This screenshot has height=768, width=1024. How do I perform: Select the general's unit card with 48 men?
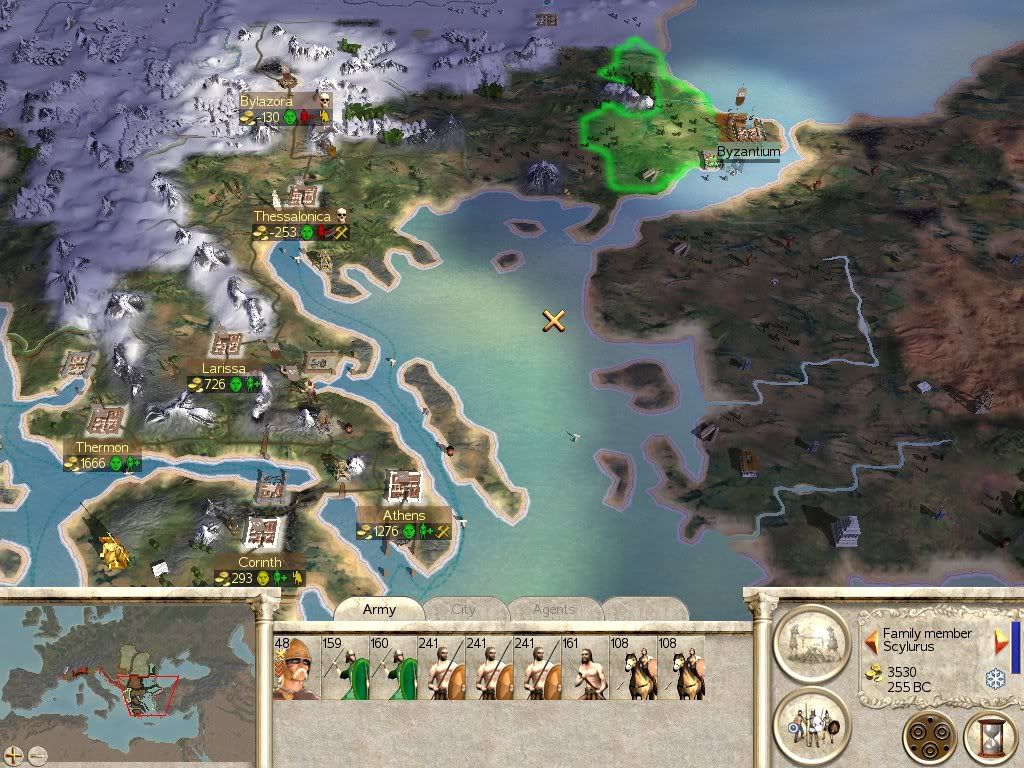(x=295, y=668)
